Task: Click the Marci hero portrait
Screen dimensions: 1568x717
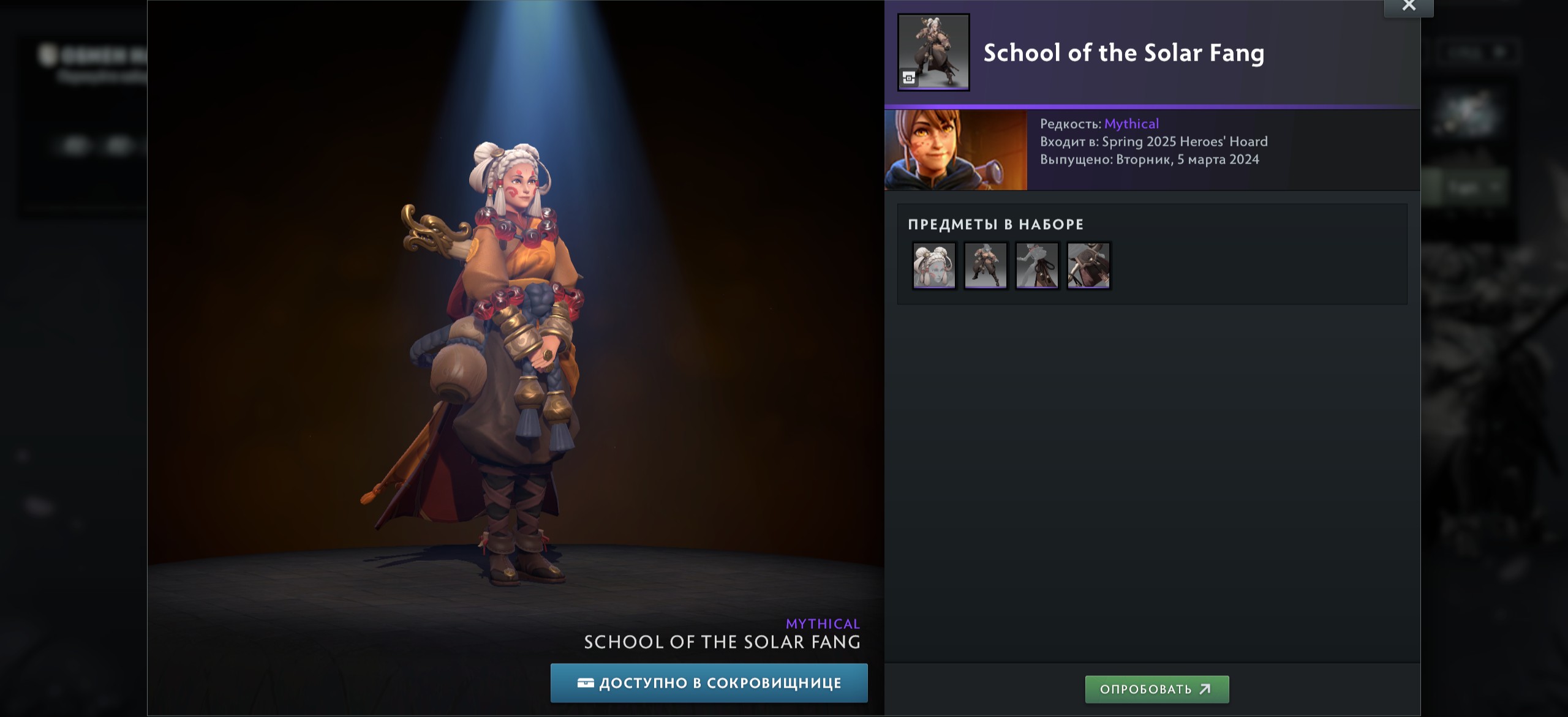Action: 956,151
